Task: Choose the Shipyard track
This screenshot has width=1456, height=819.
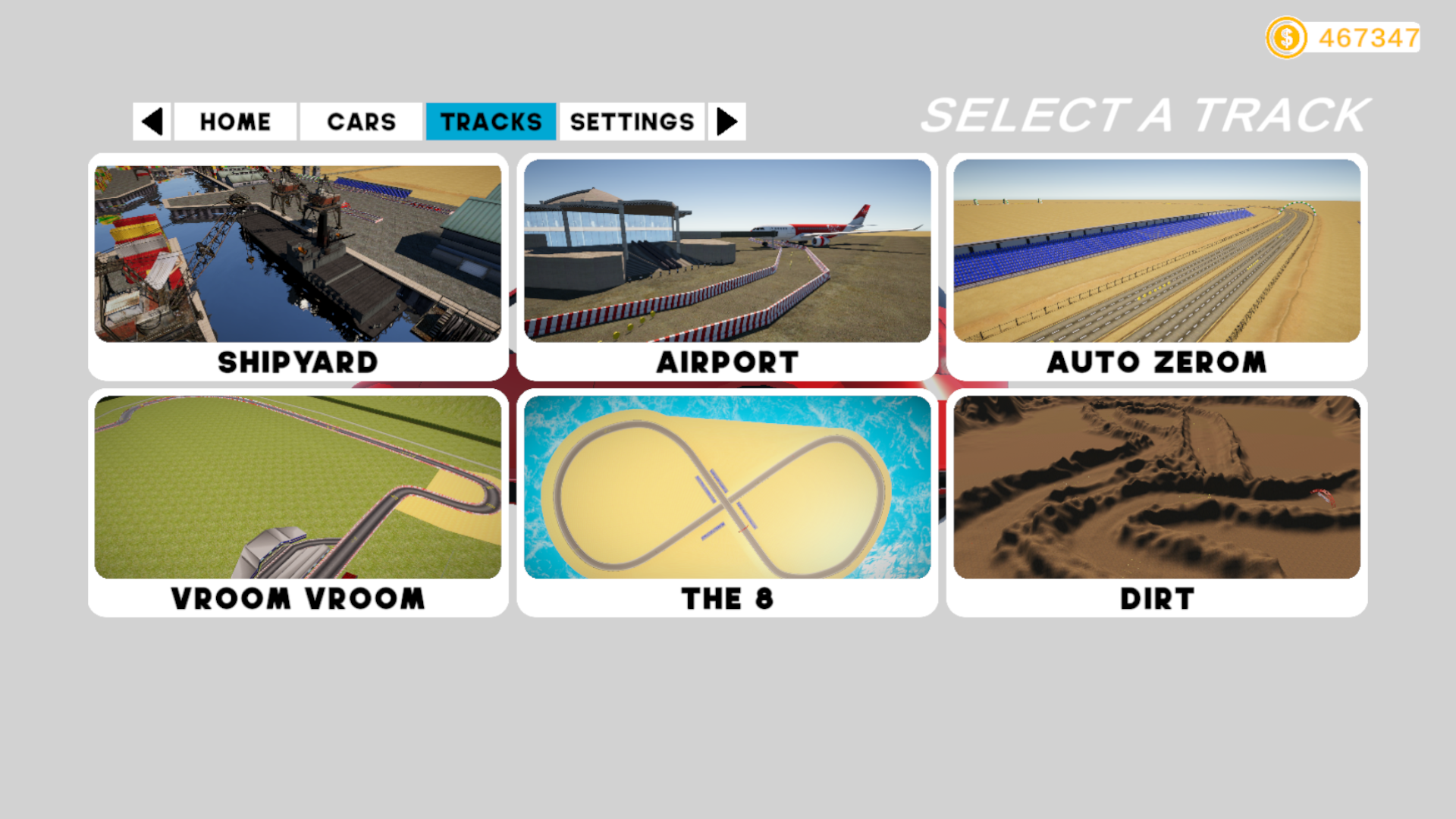Action: pos(298,265)
